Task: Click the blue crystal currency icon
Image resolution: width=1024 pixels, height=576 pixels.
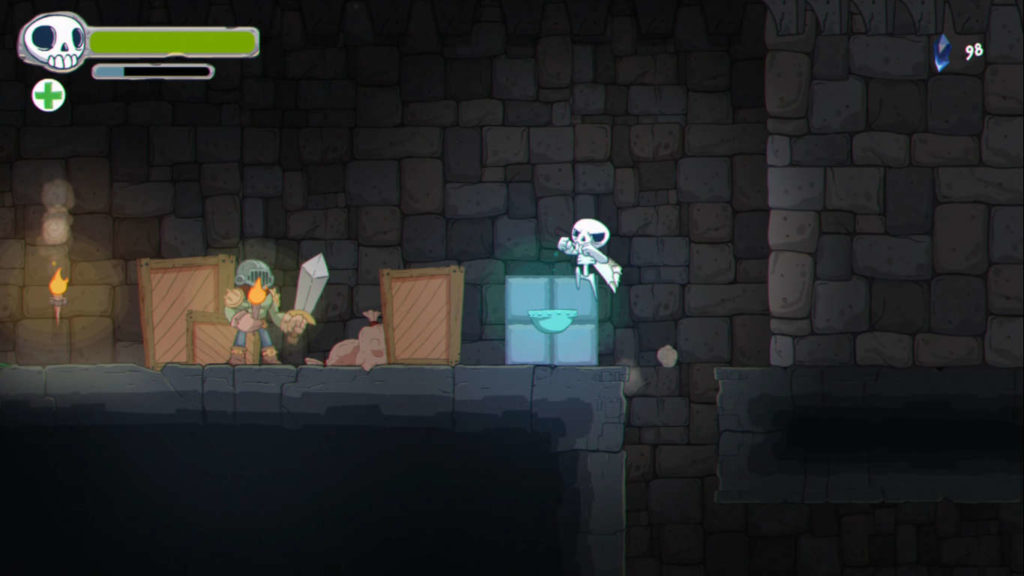Action: click(942, 53)
